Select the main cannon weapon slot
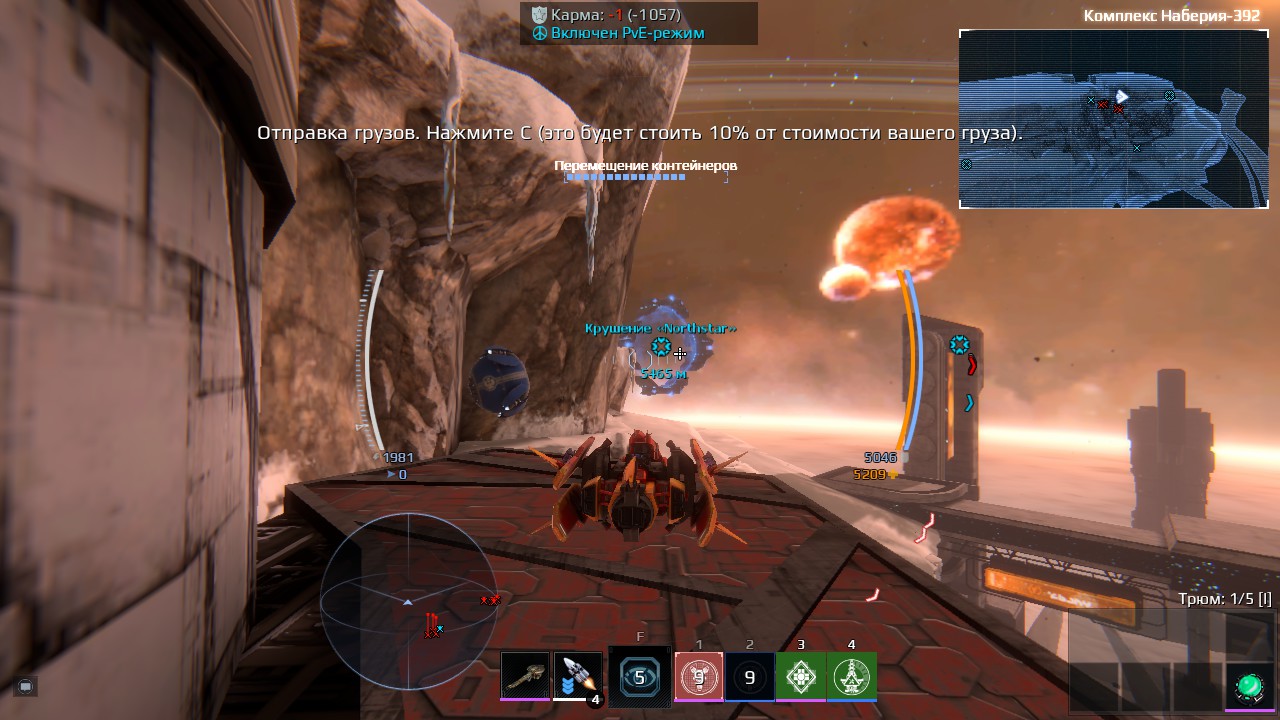 tap(525, 676)
